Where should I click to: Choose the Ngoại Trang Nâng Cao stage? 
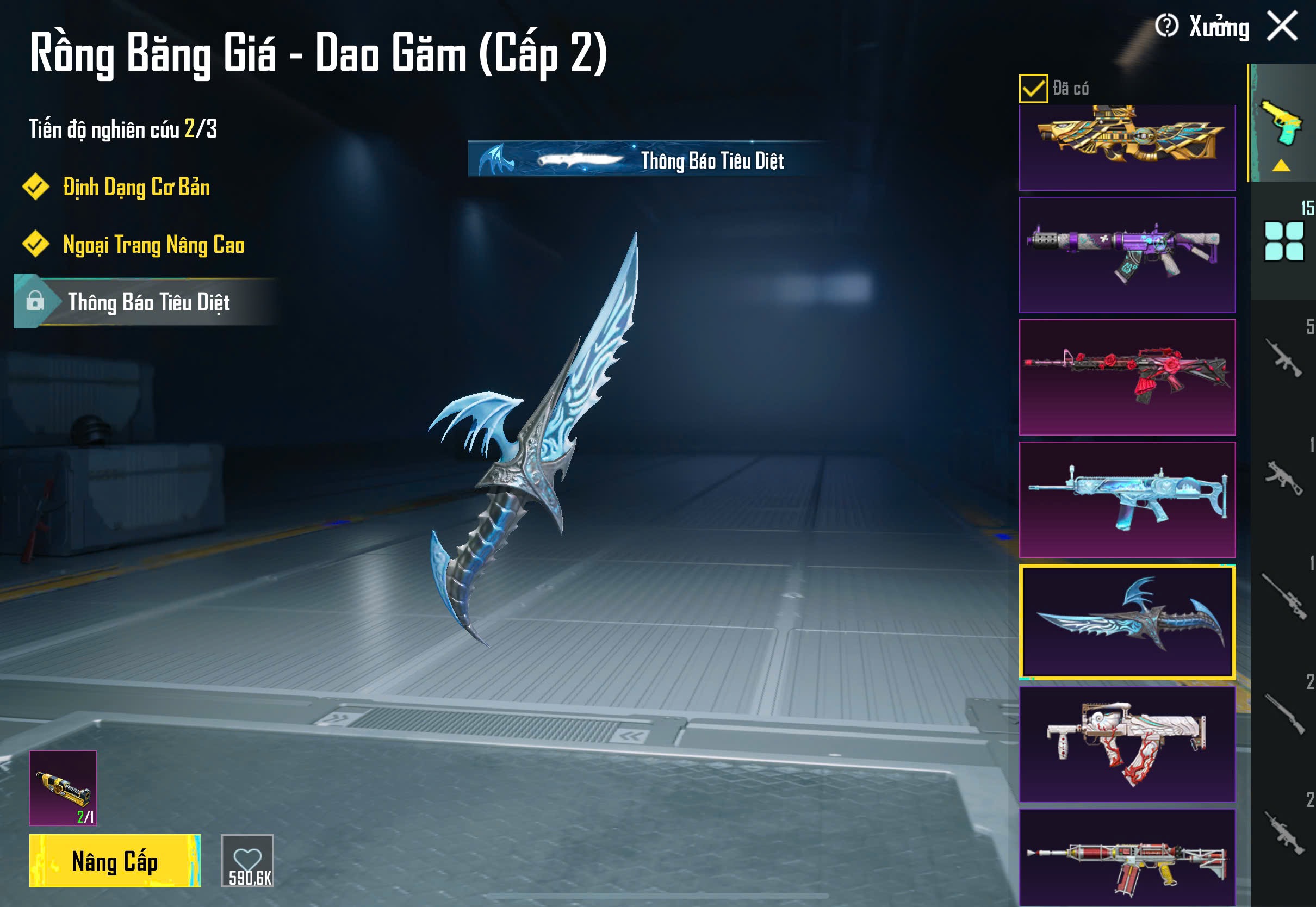153,245
